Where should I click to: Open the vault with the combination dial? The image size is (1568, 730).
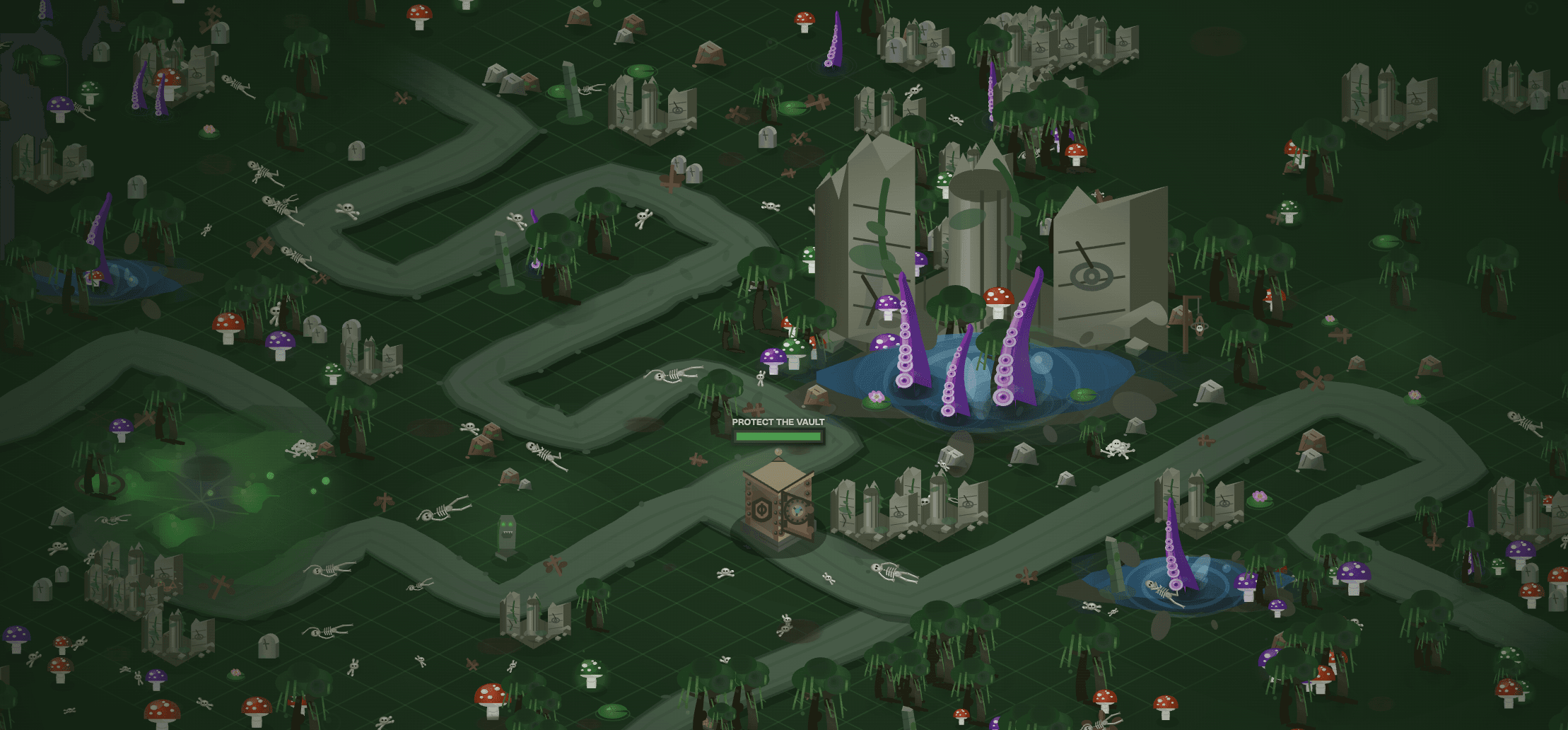coord(797,508)
